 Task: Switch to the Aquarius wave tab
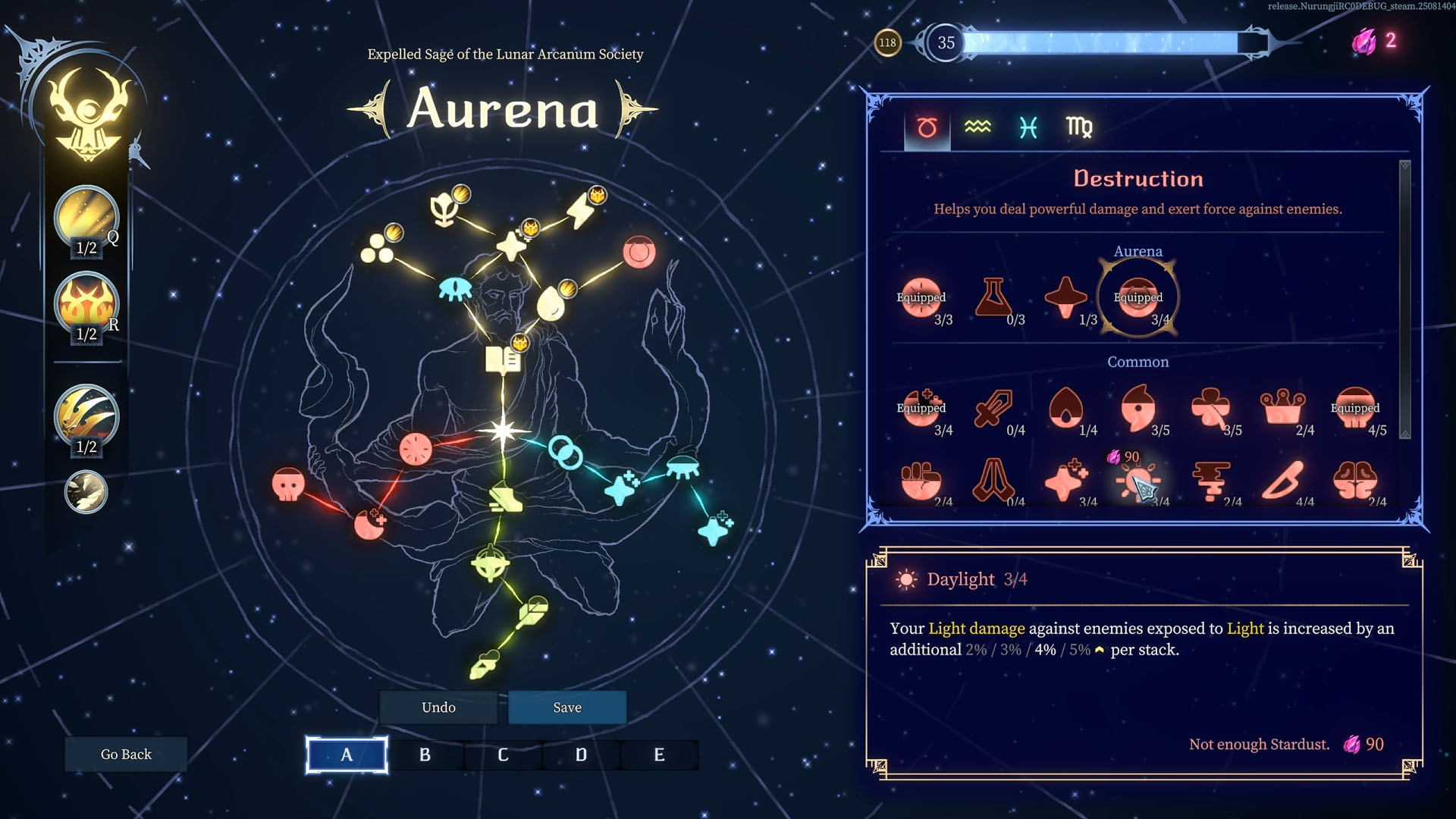pos(977,127)
